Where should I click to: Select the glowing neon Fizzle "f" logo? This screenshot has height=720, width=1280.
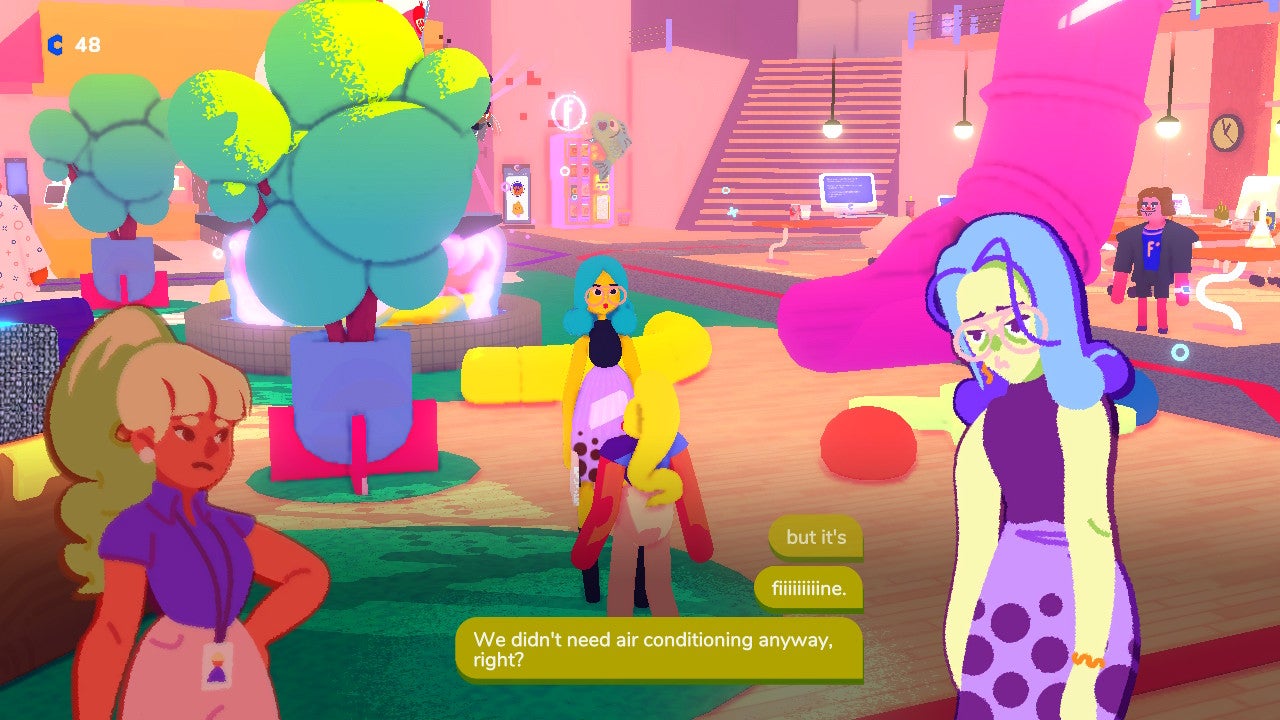[567, 111]
